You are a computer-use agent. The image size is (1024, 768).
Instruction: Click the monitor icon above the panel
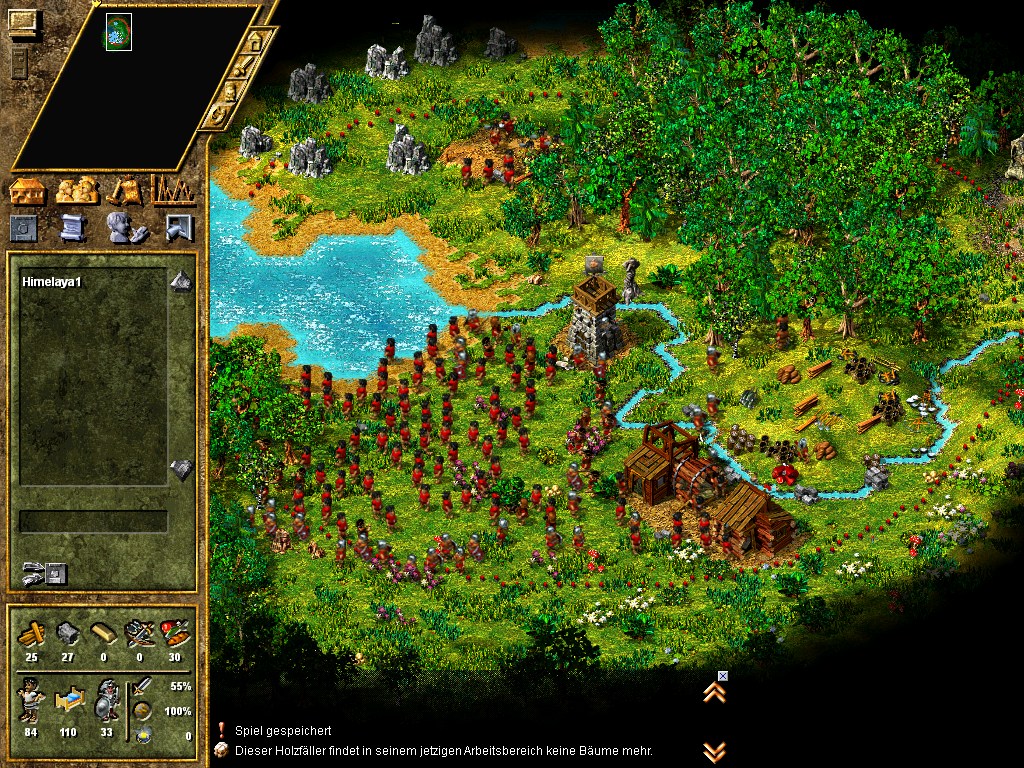coord(23,23)
